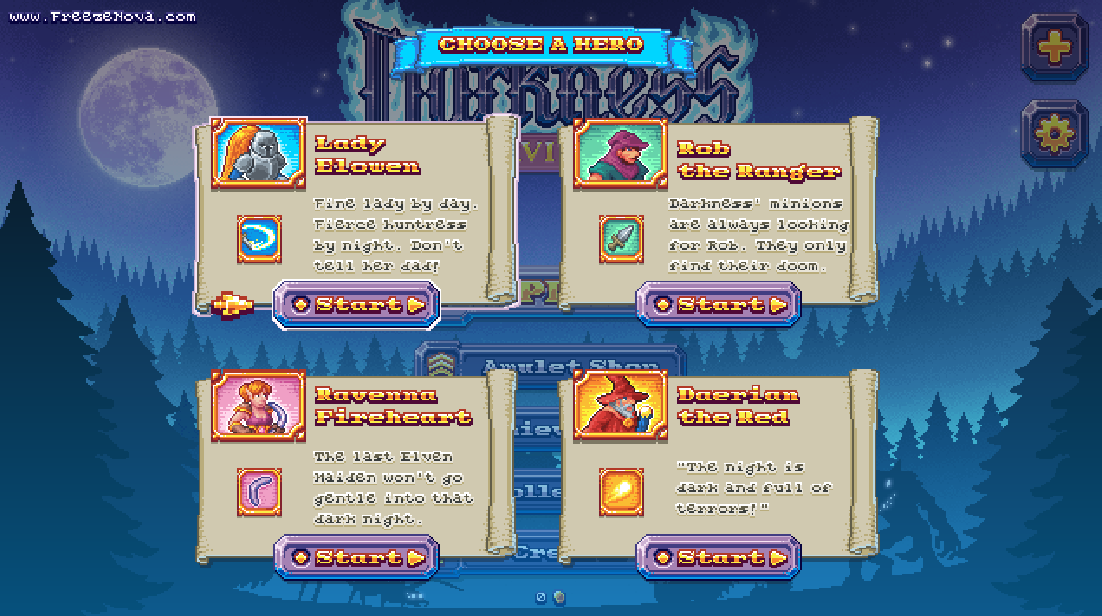This screenshot has width=1102, height=616.
Task: Select Lady Elowen's knight portrait
Action: click(258, 153)
